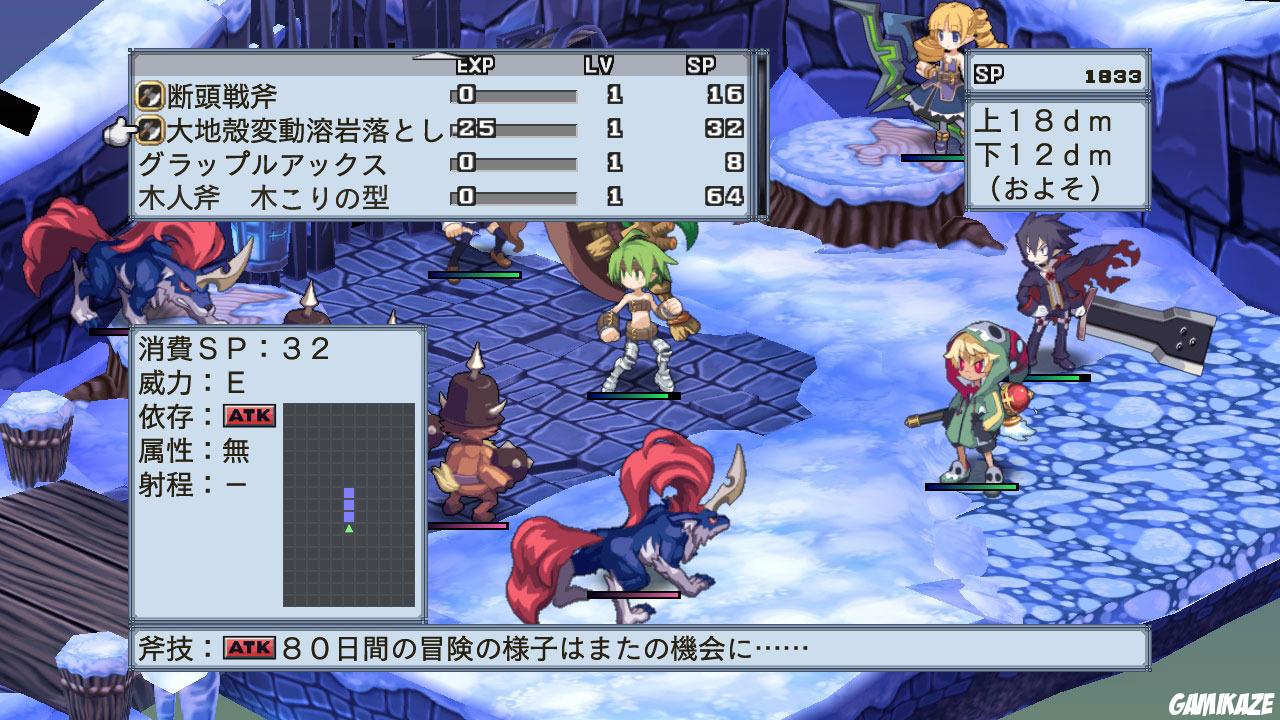This screenshot has width=1280, height=720.
Task: Click the red ATK icon beside 依存
Action: pos(247,415)
